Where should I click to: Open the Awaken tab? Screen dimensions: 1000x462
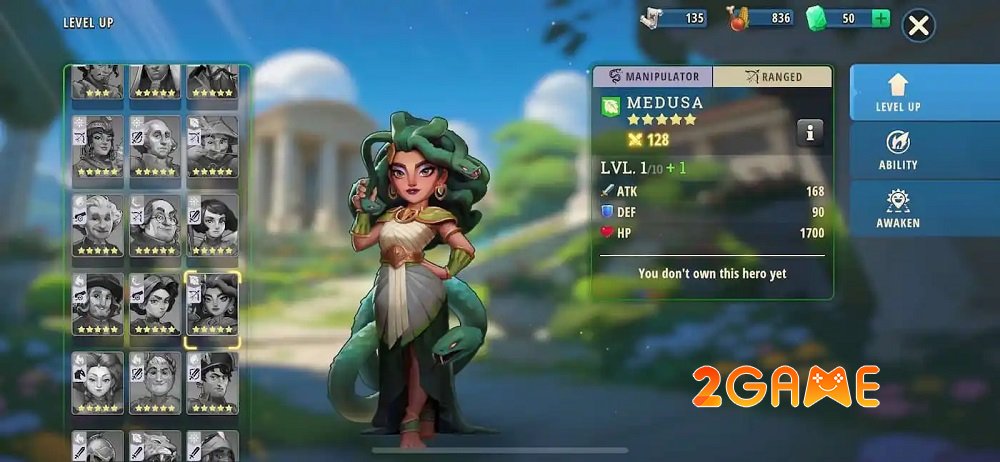click(897, 208)
